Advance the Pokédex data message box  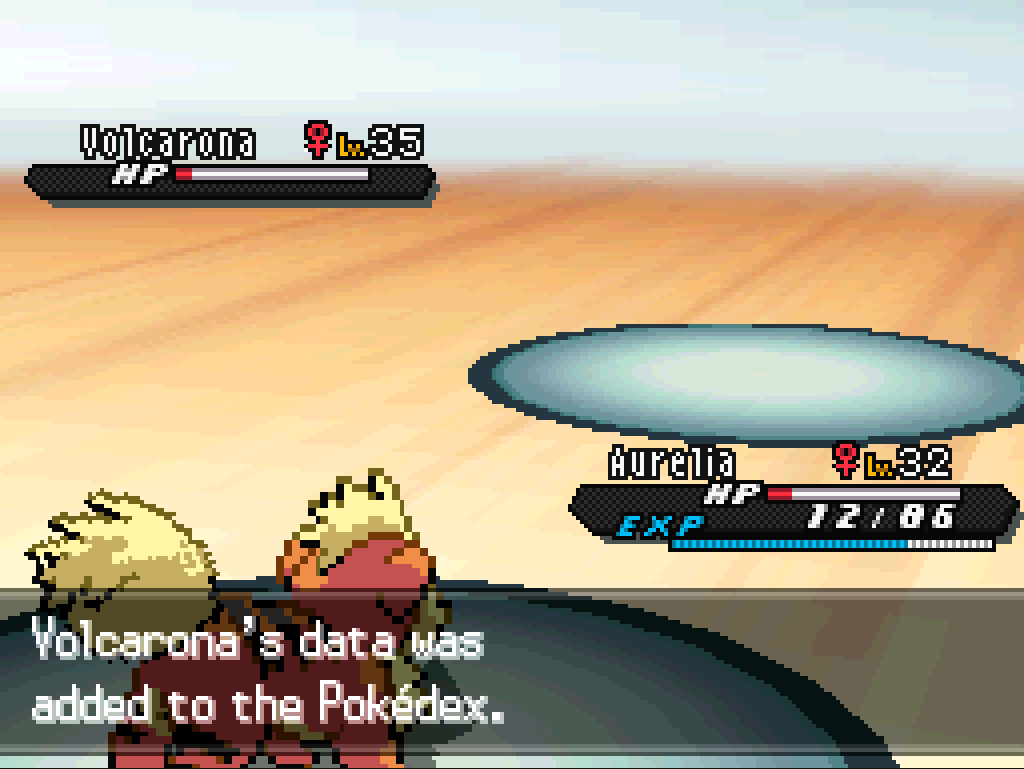click(512, 675)
